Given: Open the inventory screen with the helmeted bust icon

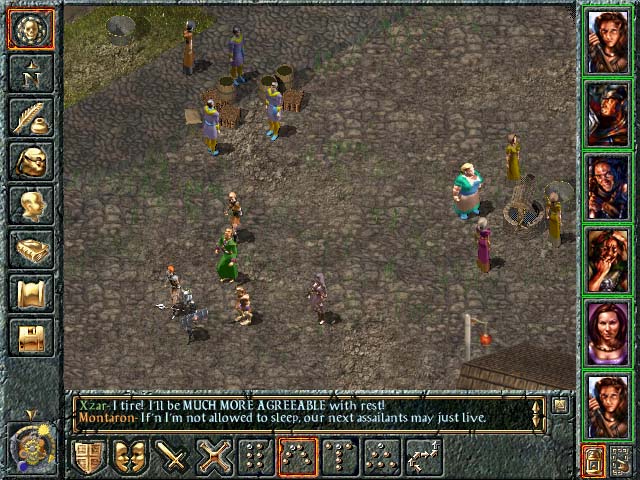Looking at the screenshot, I should (x=31, y=161).
